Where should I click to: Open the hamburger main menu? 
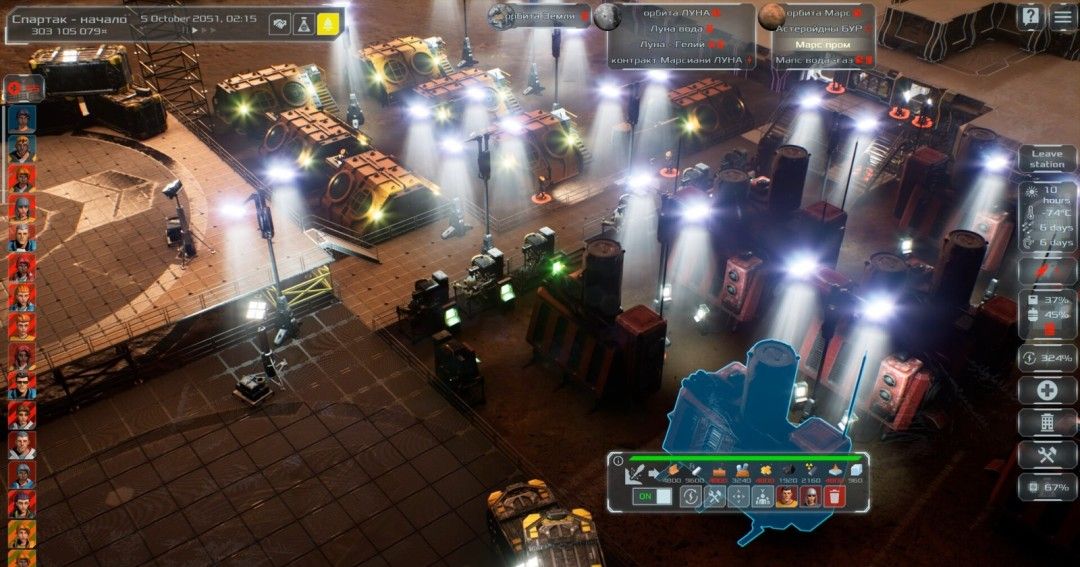coord(1062,16)
